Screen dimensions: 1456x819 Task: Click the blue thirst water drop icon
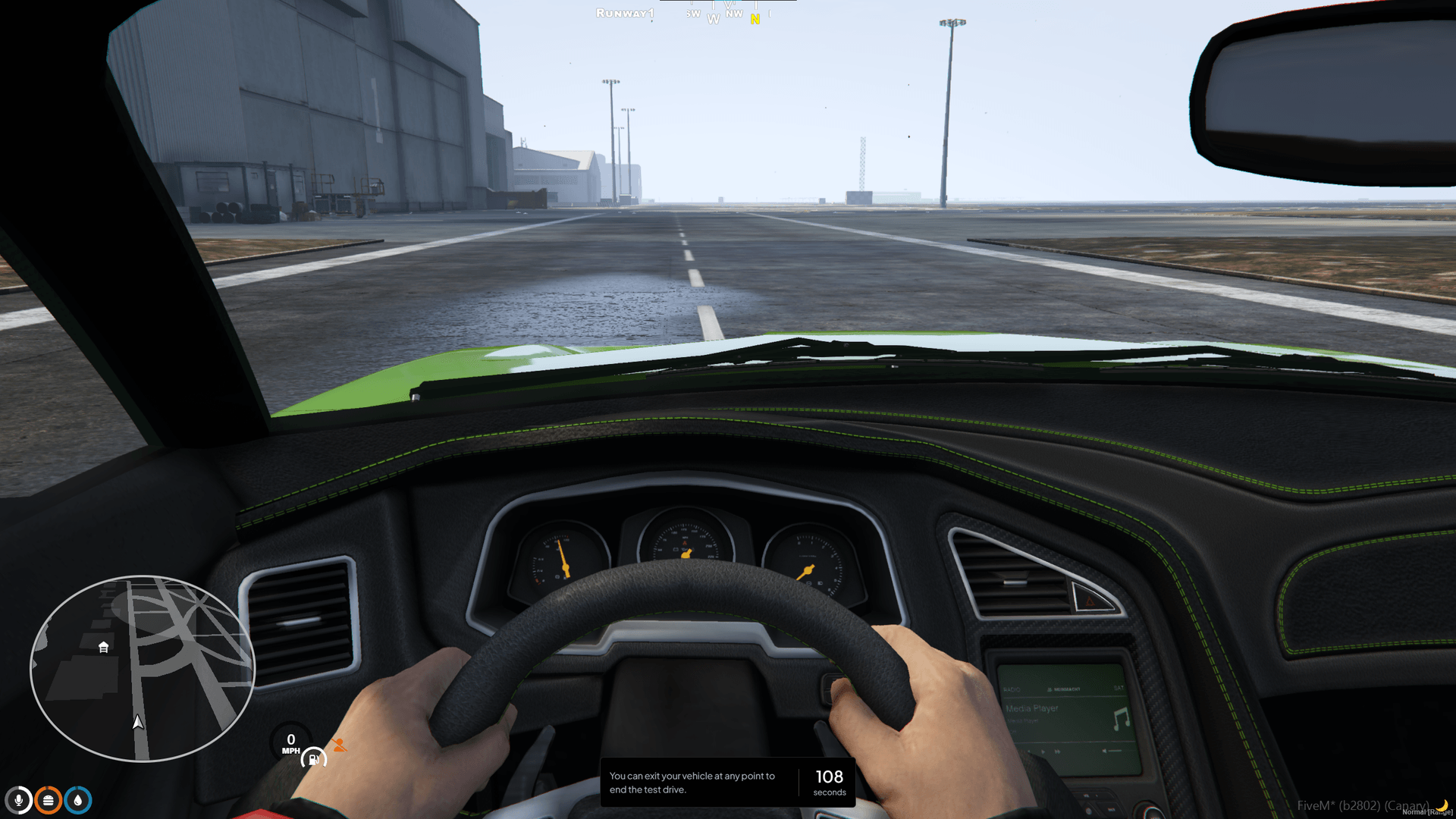pos(77,800)
